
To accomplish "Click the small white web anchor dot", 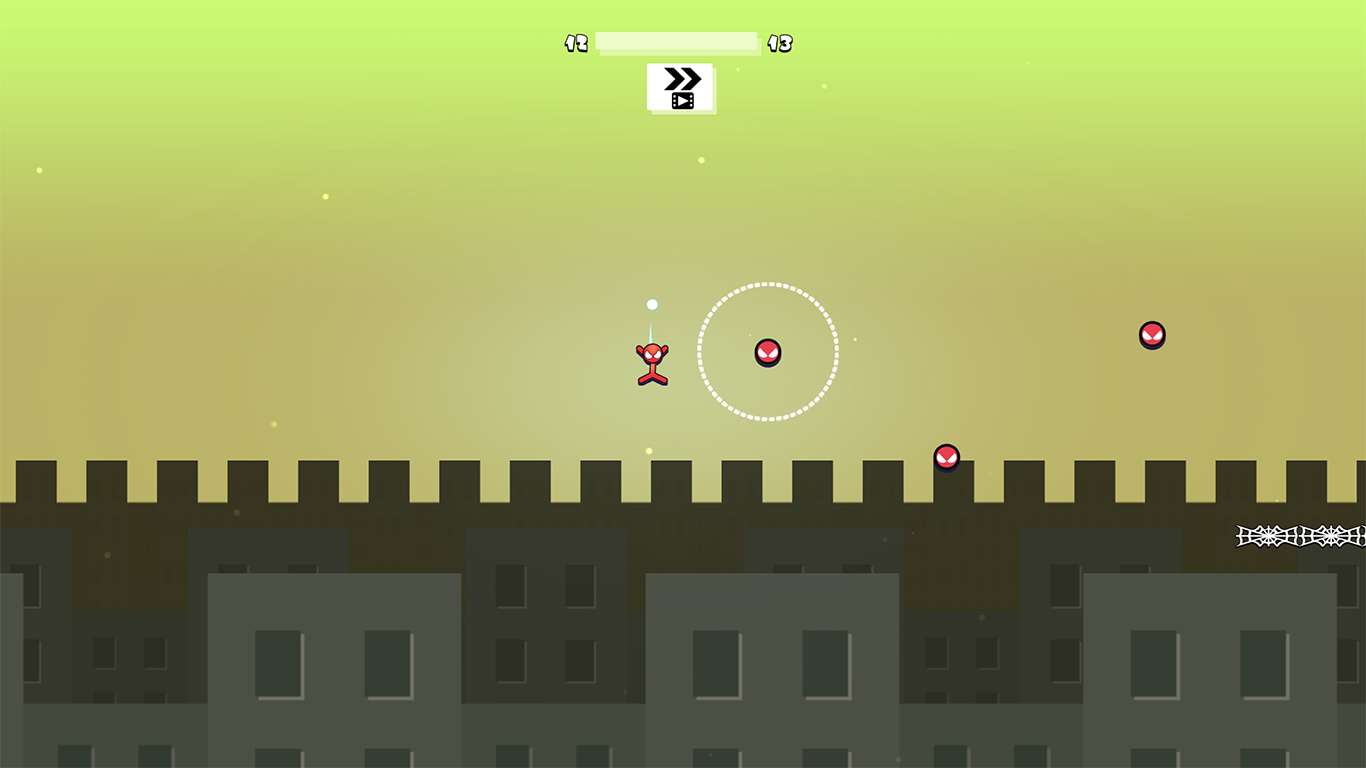I will click(x=651, y=303).
